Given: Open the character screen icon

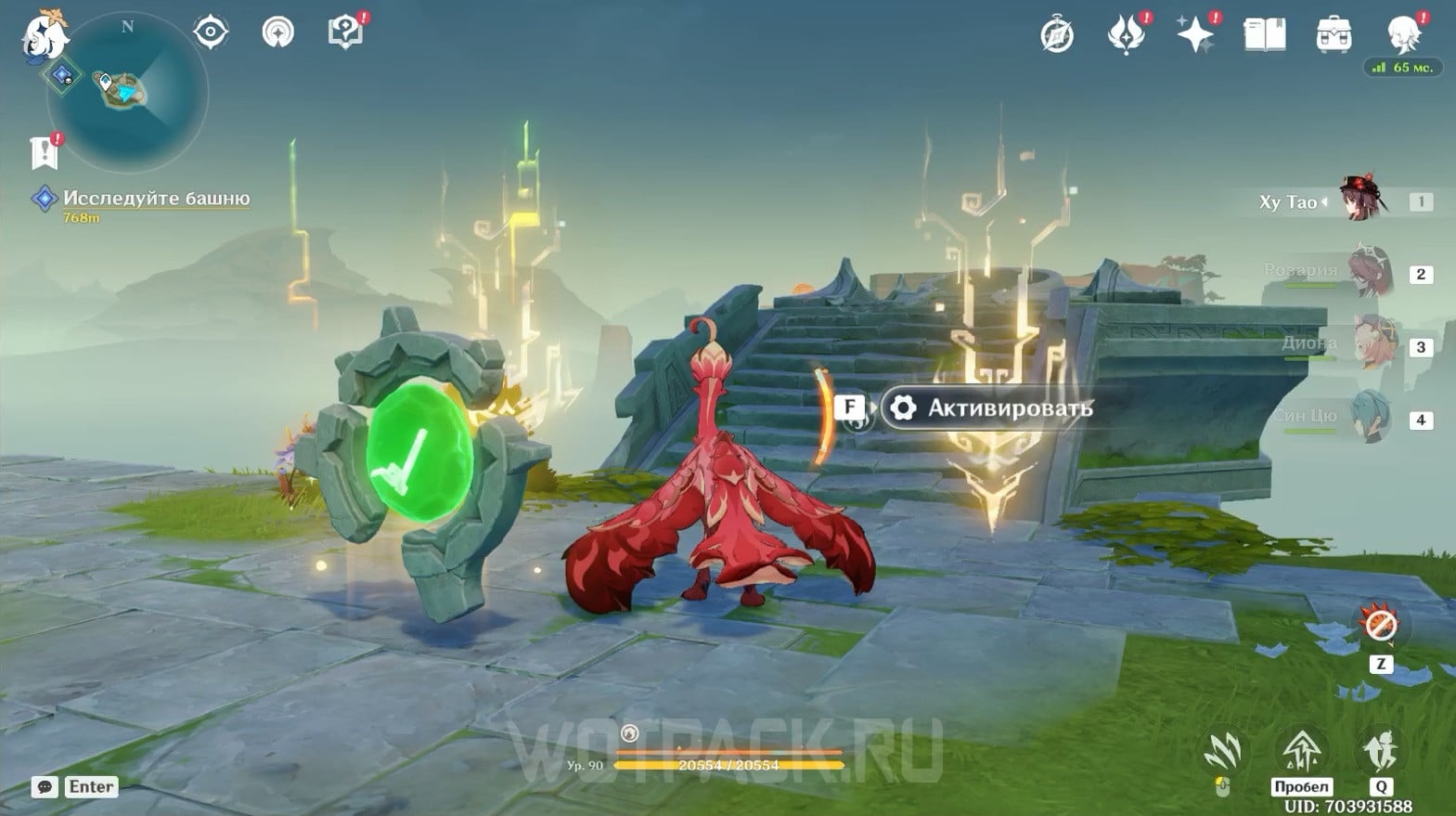Looking at the screenshot, I should [x=1403, y=33].
